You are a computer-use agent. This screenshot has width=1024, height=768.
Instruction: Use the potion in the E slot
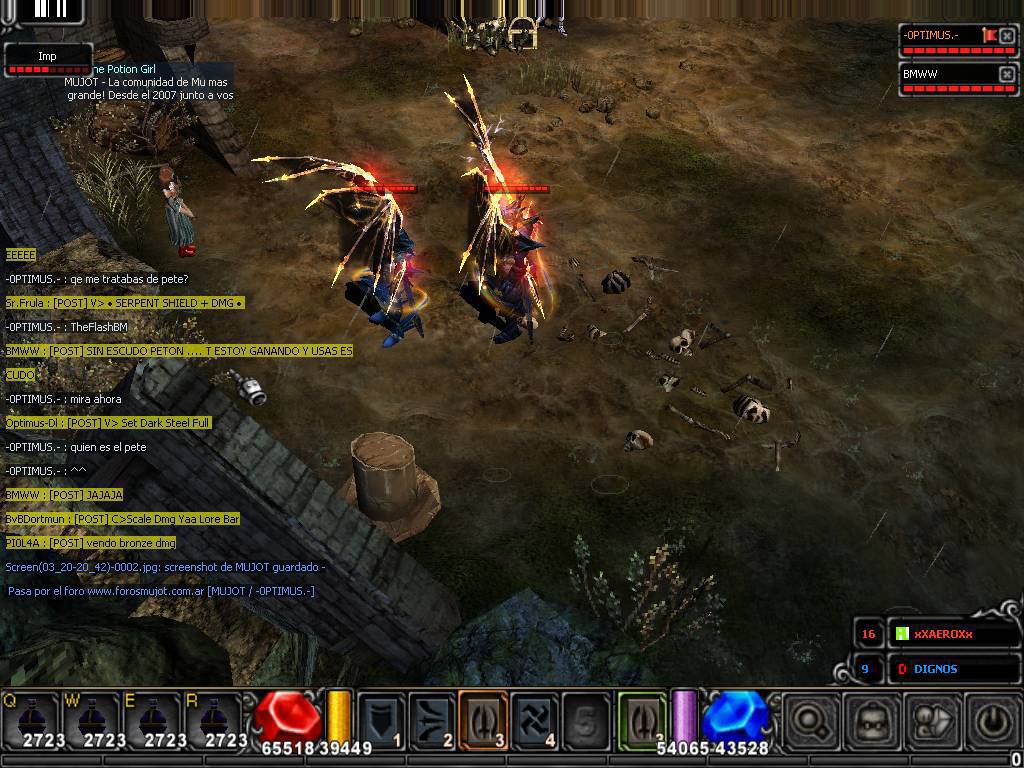point(155,719)
